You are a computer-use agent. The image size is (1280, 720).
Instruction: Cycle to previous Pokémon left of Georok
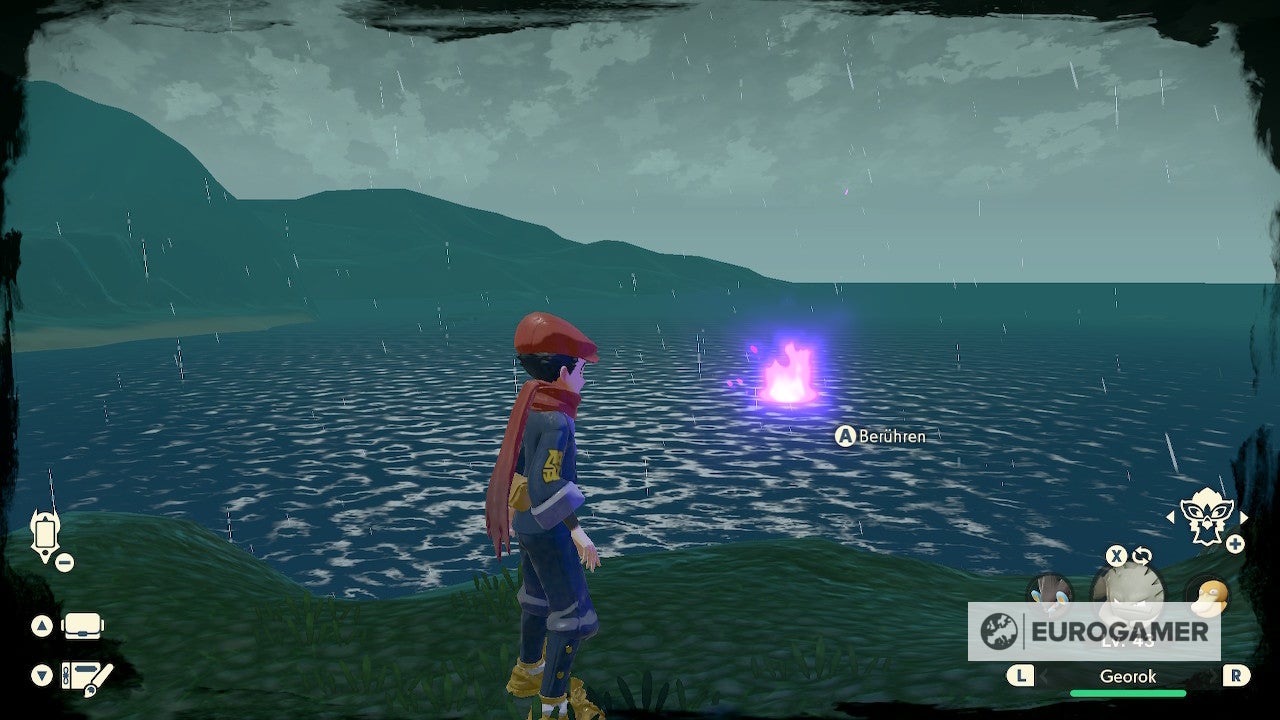click(x=1019, y=676)
